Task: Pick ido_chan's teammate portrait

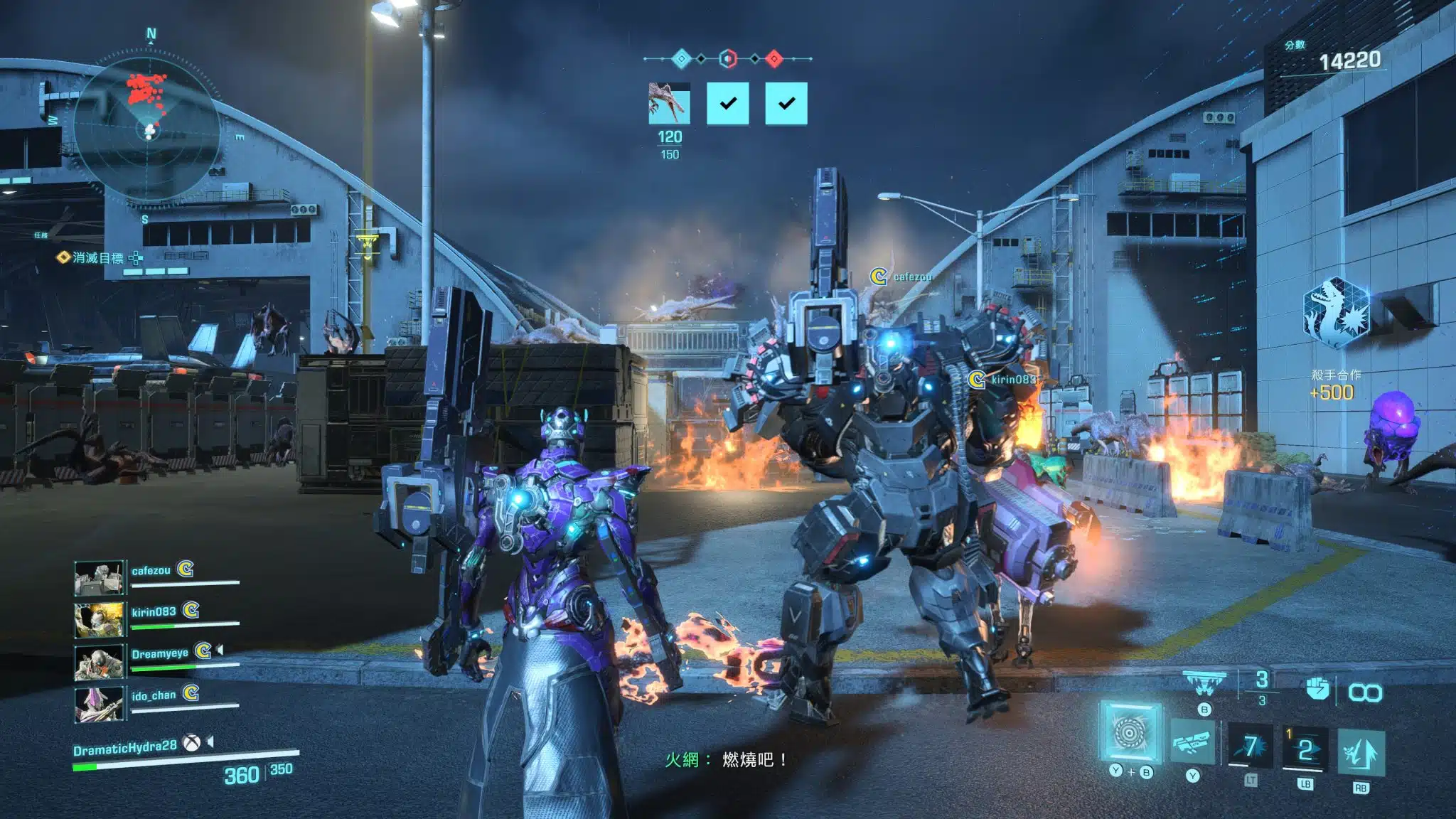Action: tap(100, 702)
